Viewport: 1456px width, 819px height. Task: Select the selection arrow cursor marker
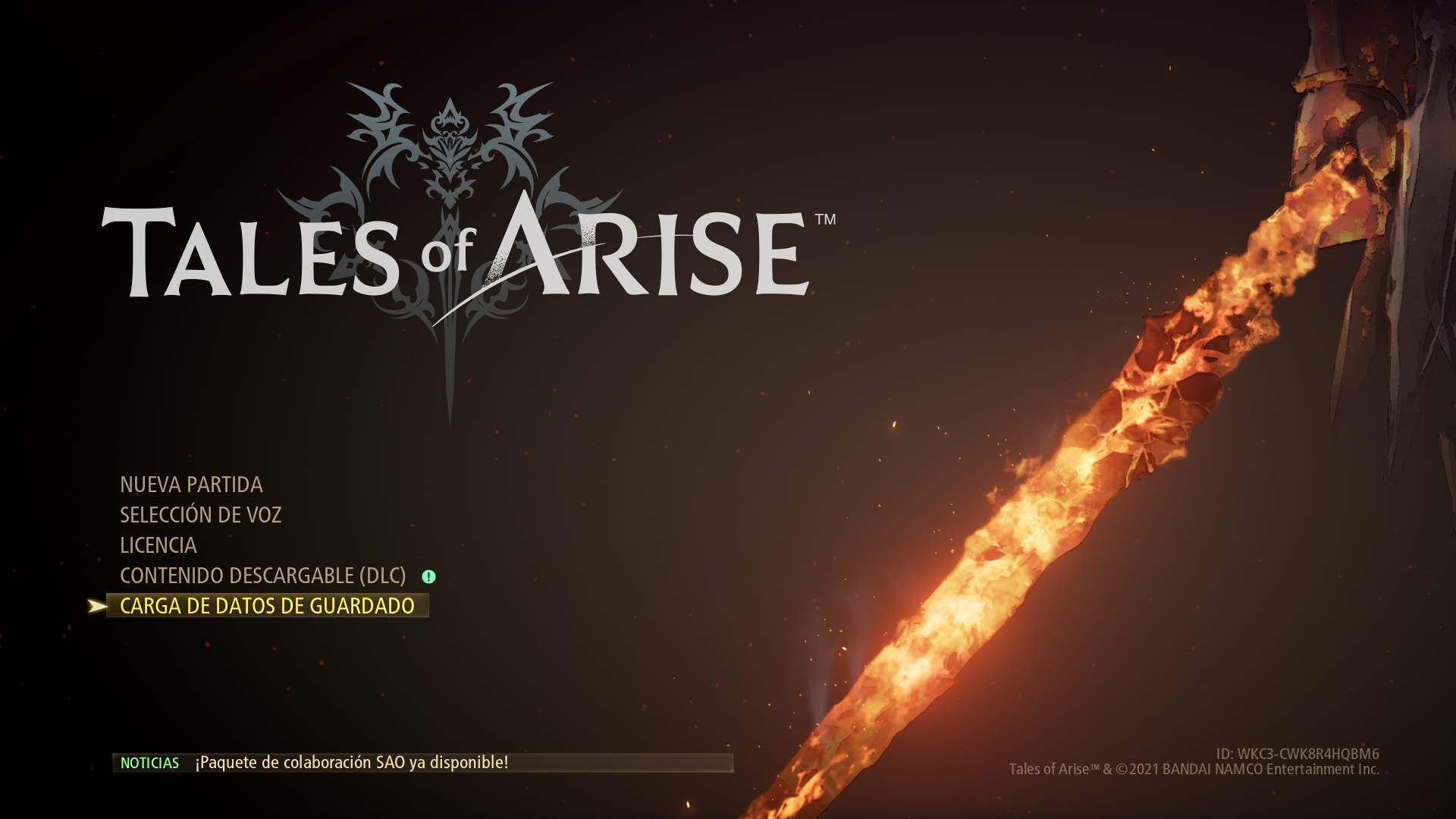[x=99, y=606]
